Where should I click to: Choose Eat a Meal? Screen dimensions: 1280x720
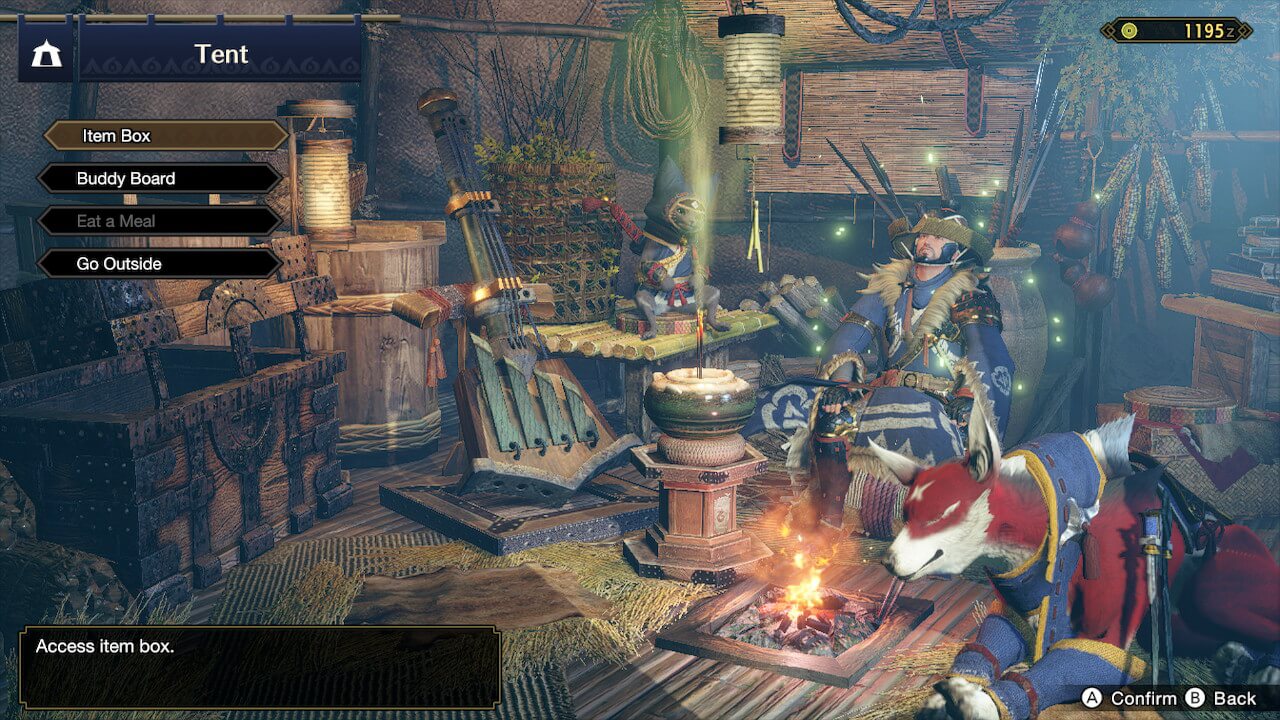(x=160, y=221)
